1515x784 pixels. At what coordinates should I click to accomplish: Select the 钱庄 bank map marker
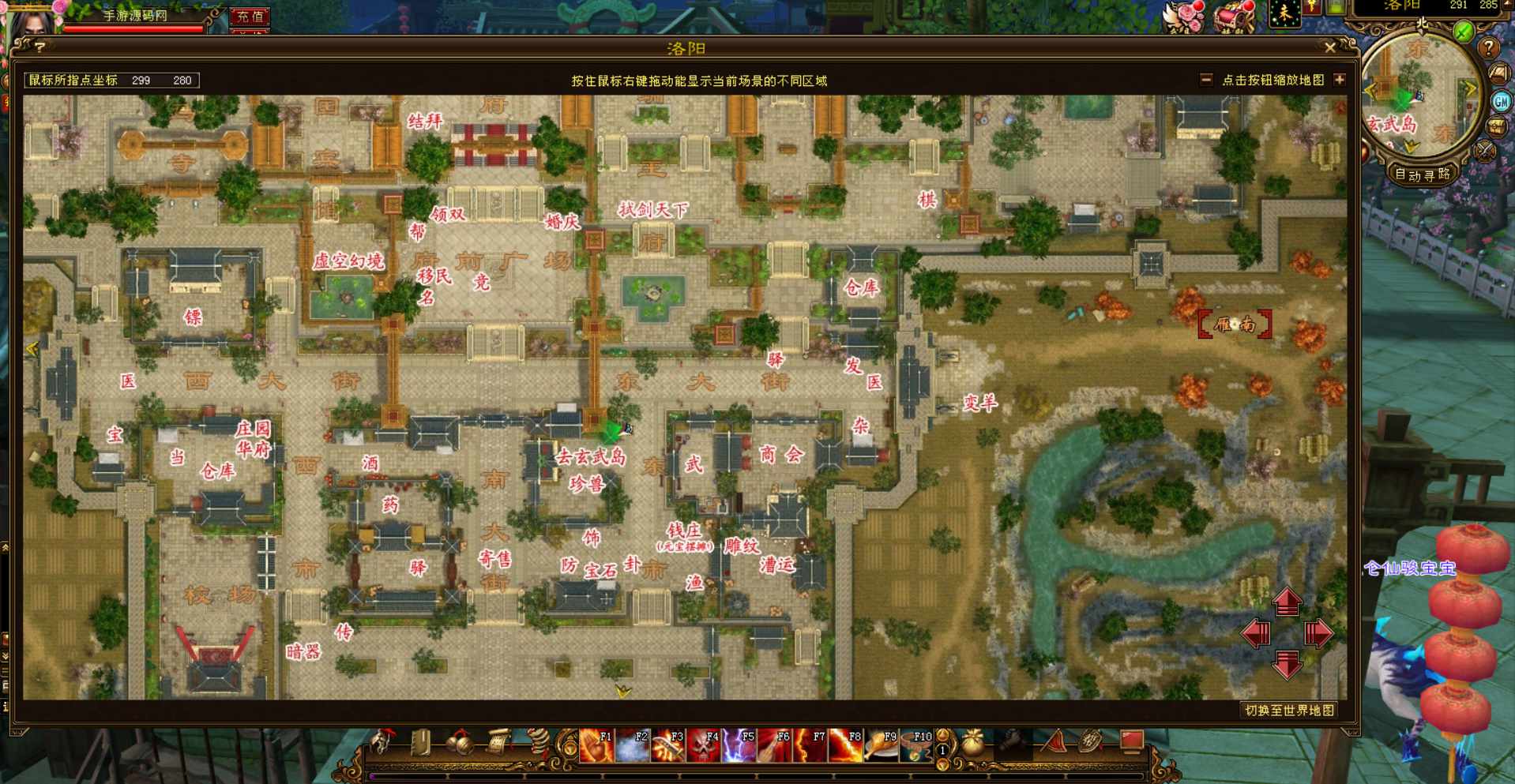coord(683,531)
